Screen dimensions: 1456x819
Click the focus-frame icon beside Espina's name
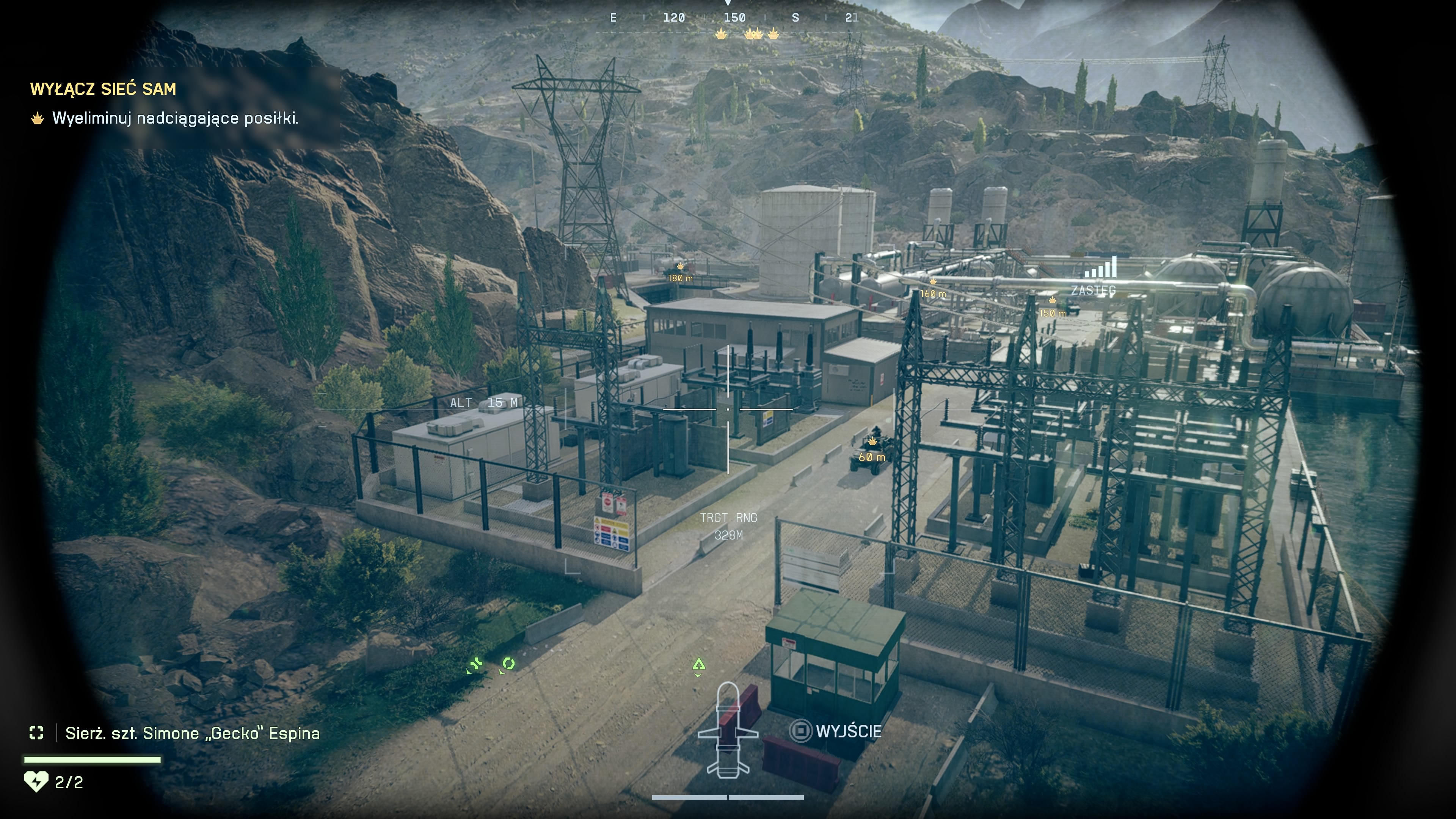coord(37,733)
